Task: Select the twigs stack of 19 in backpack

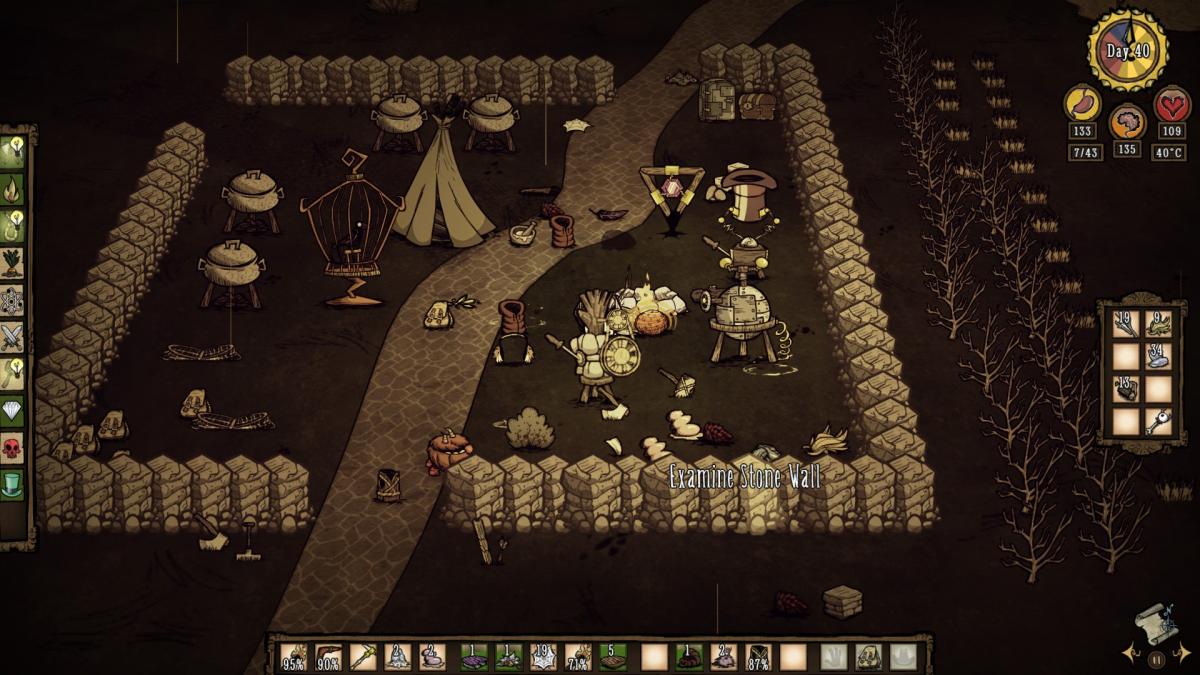Action: tap(1127, 324)
